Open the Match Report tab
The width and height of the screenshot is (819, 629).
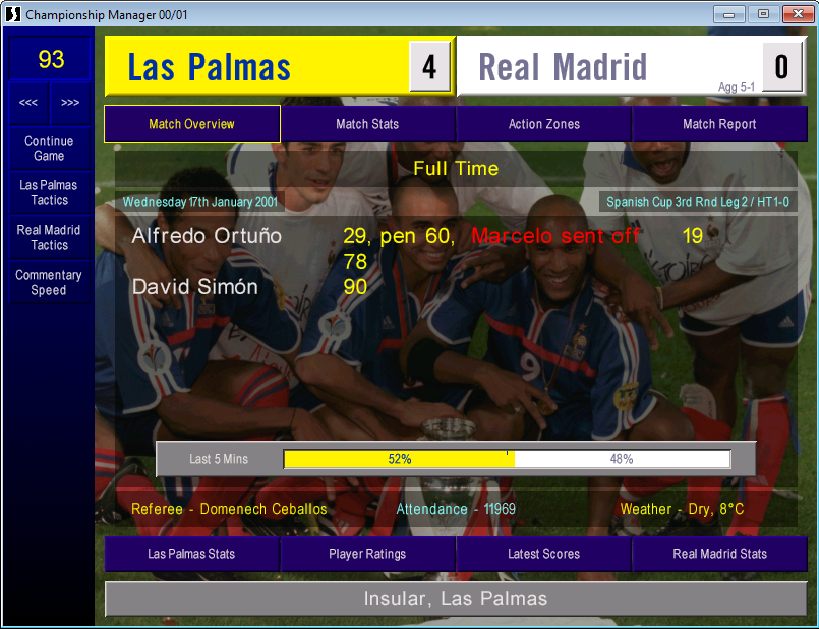720,124
